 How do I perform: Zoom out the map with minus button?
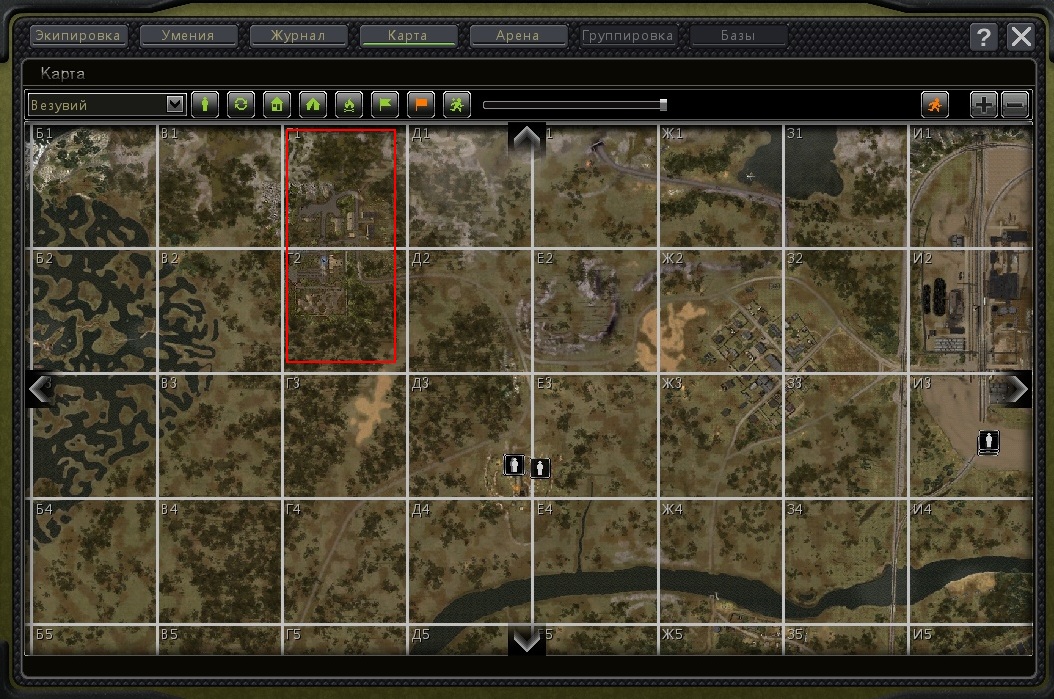1014,103
